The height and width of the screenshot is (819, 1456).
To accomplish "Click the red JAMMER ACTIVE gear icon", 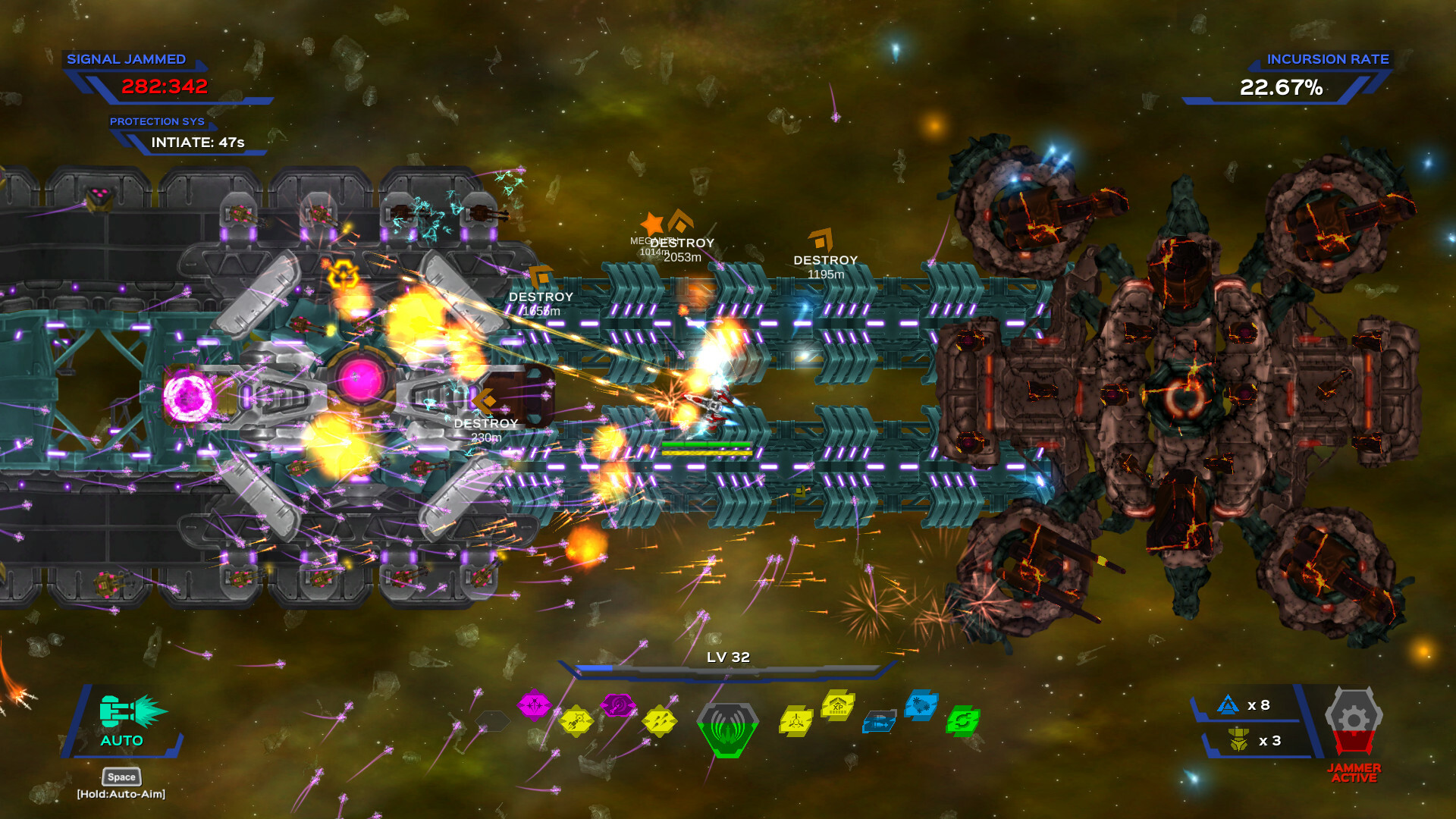I will [1354, 719].
